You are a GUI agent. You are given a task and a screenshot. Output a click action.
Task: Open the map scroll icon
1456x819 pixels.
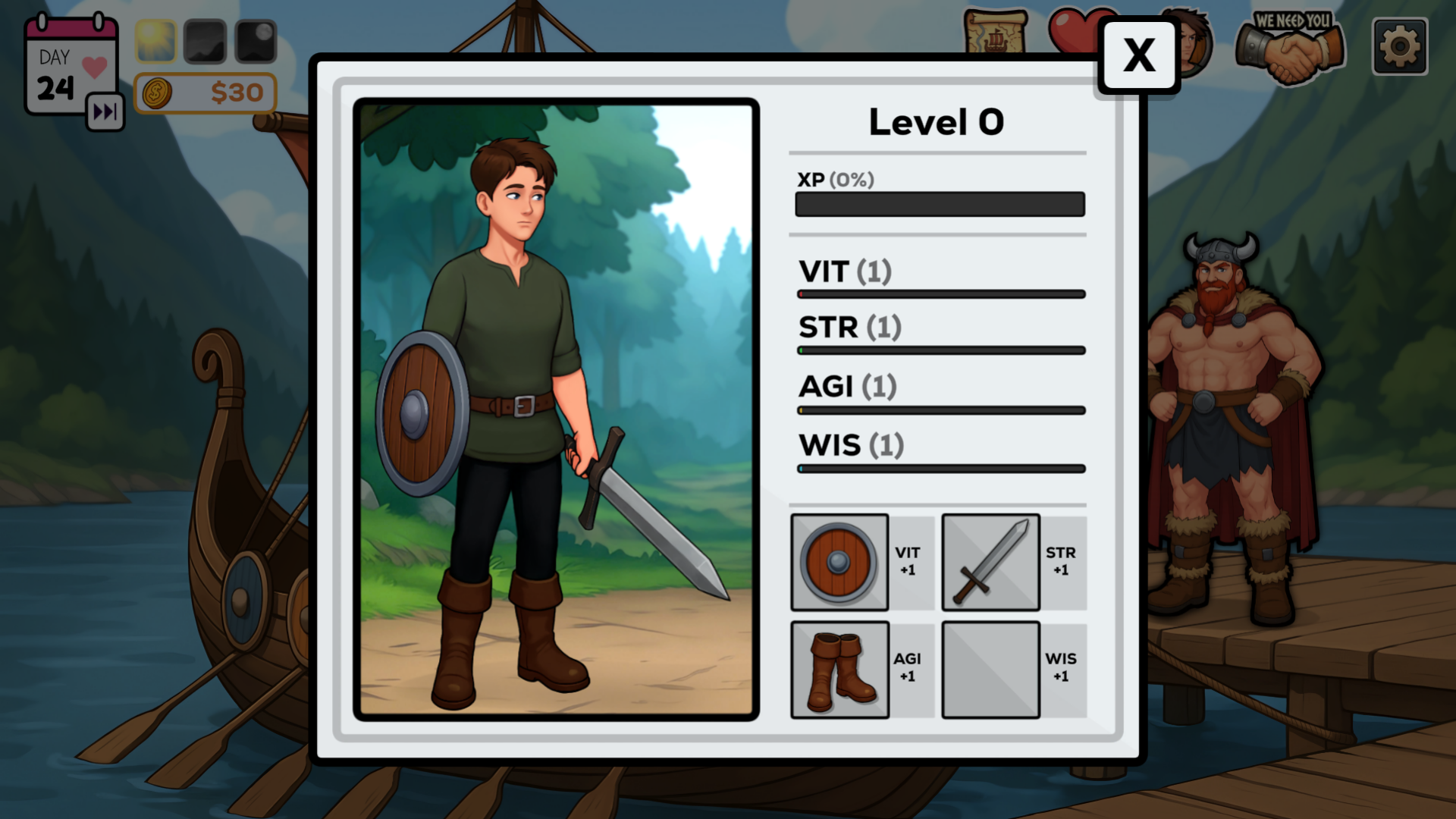994,32
